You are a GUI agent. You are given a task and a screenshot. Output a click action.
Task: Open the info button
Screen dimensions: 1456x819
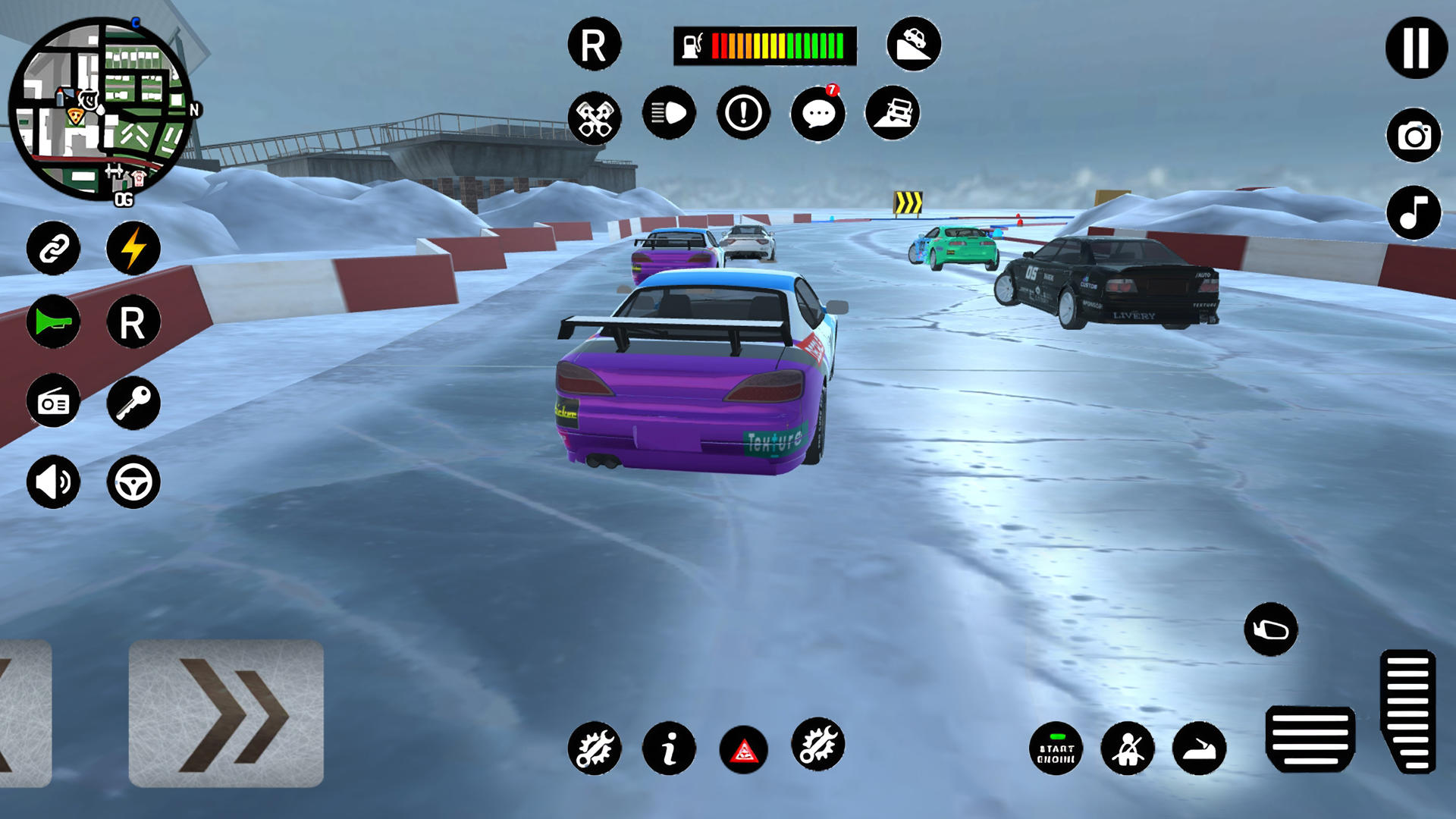669,749
